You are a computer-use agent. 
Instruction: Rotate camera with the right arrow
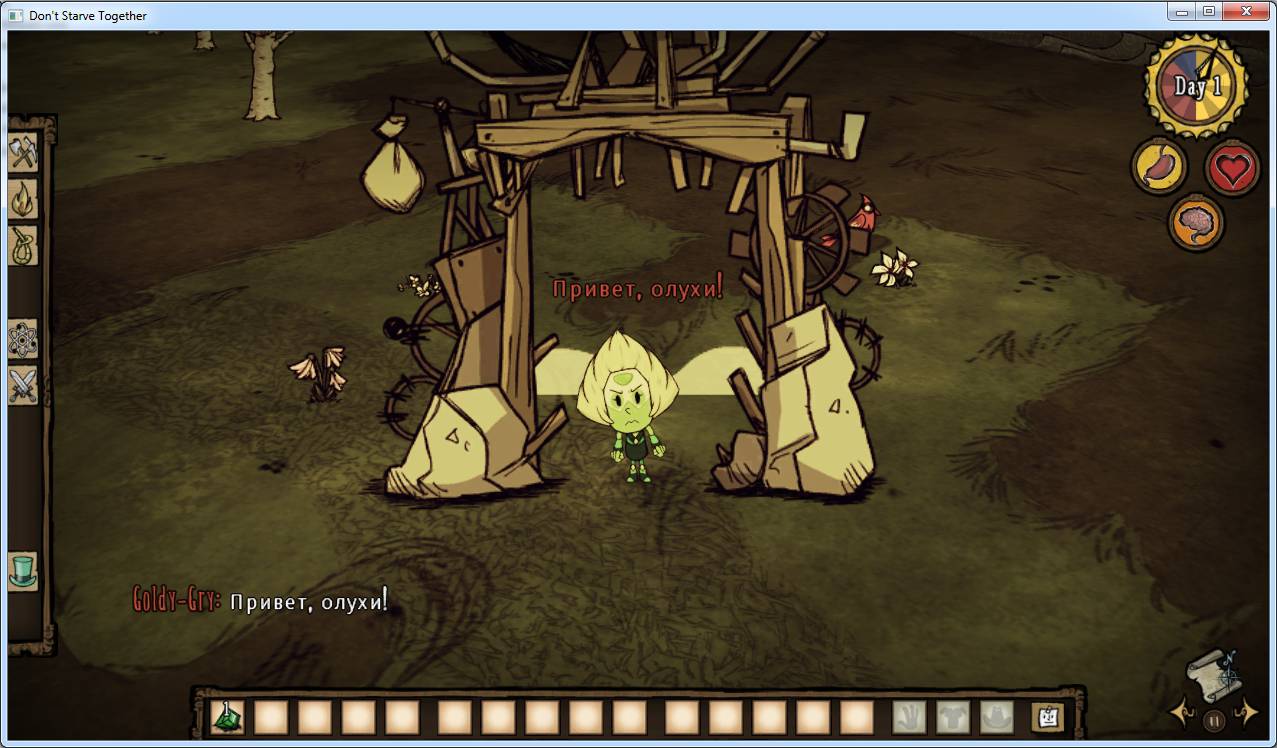coord(1246,712)
